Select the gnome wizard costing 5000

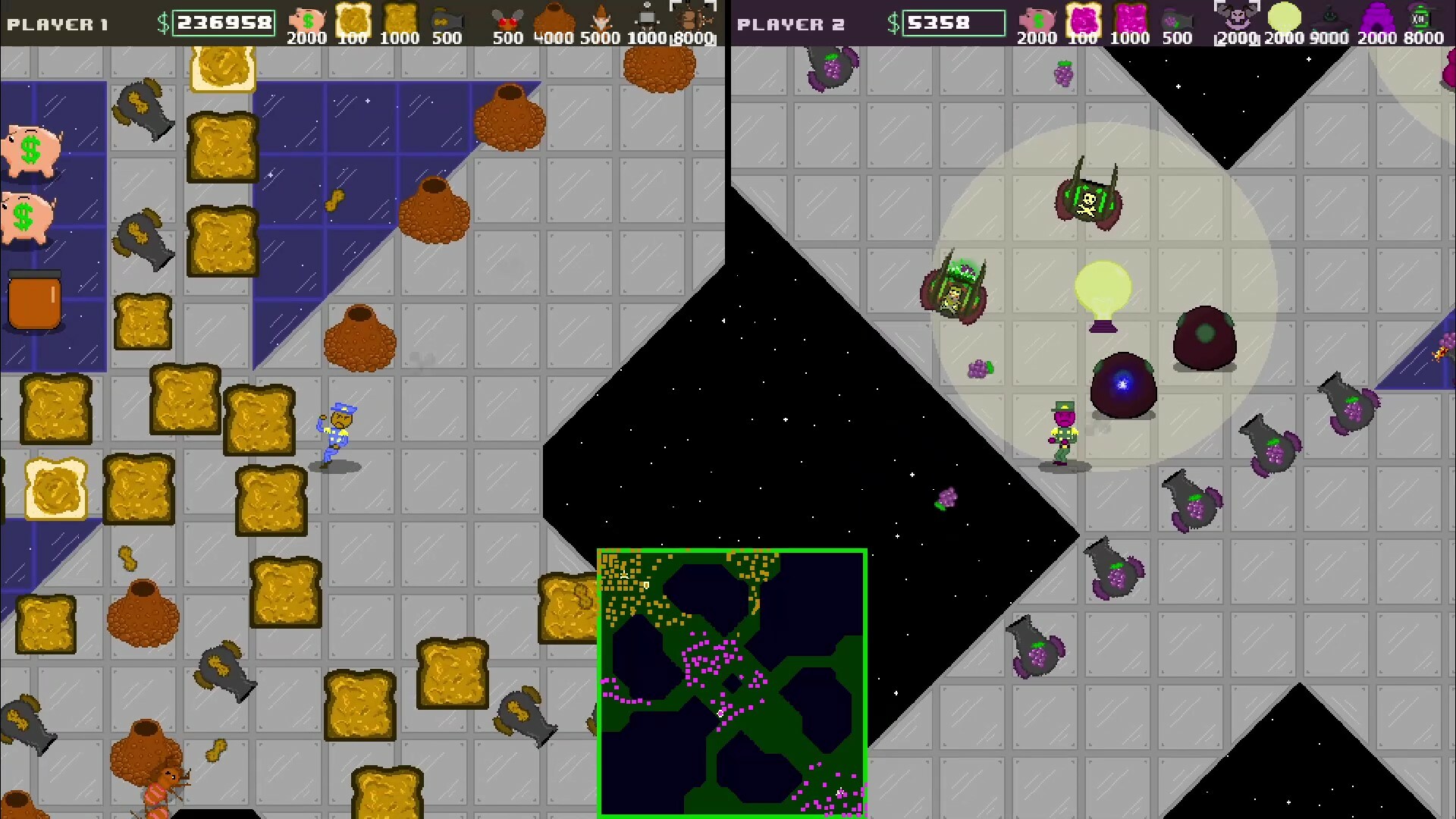(601, 17)
